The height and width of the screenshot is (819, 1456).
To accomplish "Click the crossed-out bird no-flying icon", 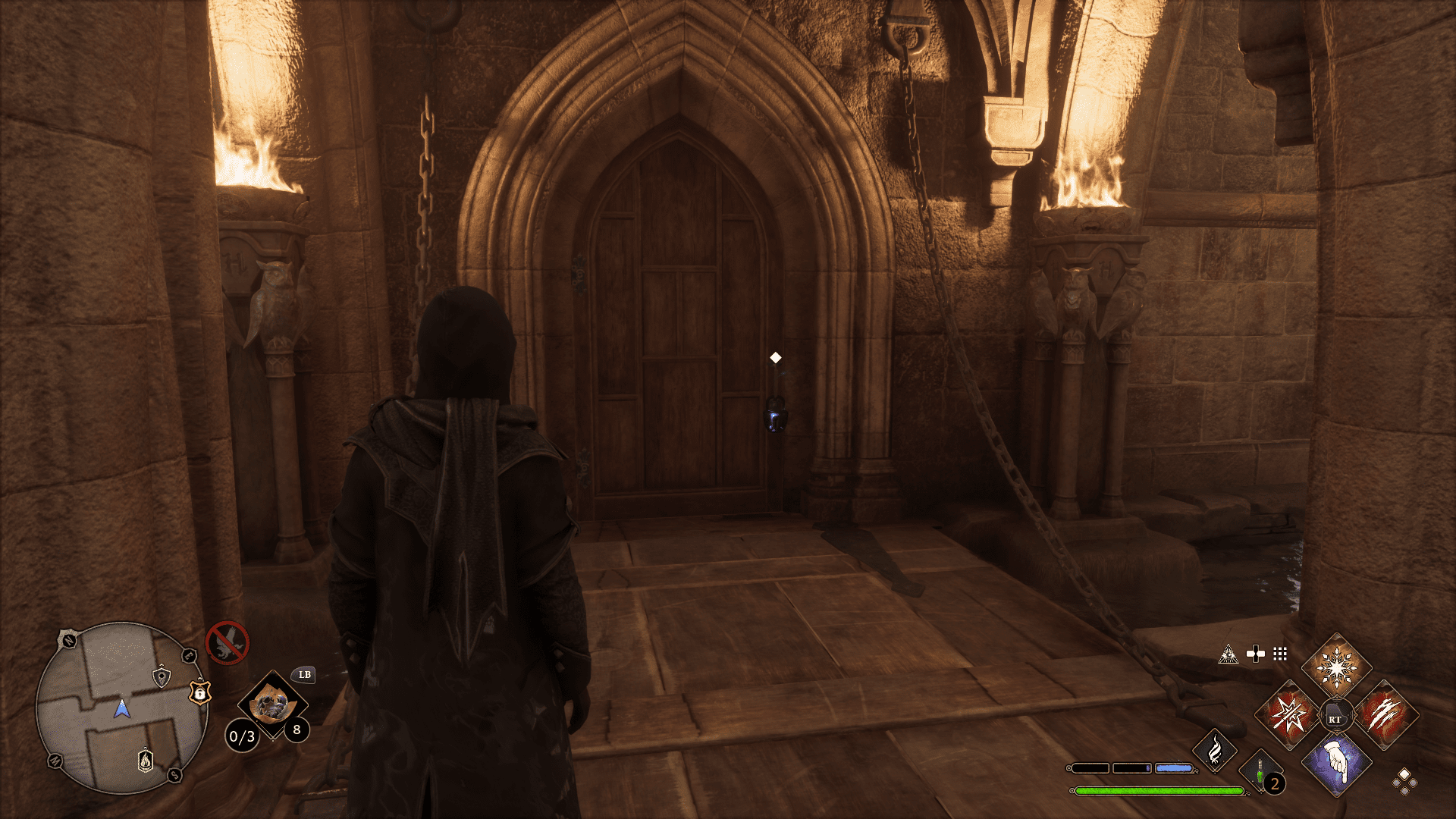I will [227, 643].
